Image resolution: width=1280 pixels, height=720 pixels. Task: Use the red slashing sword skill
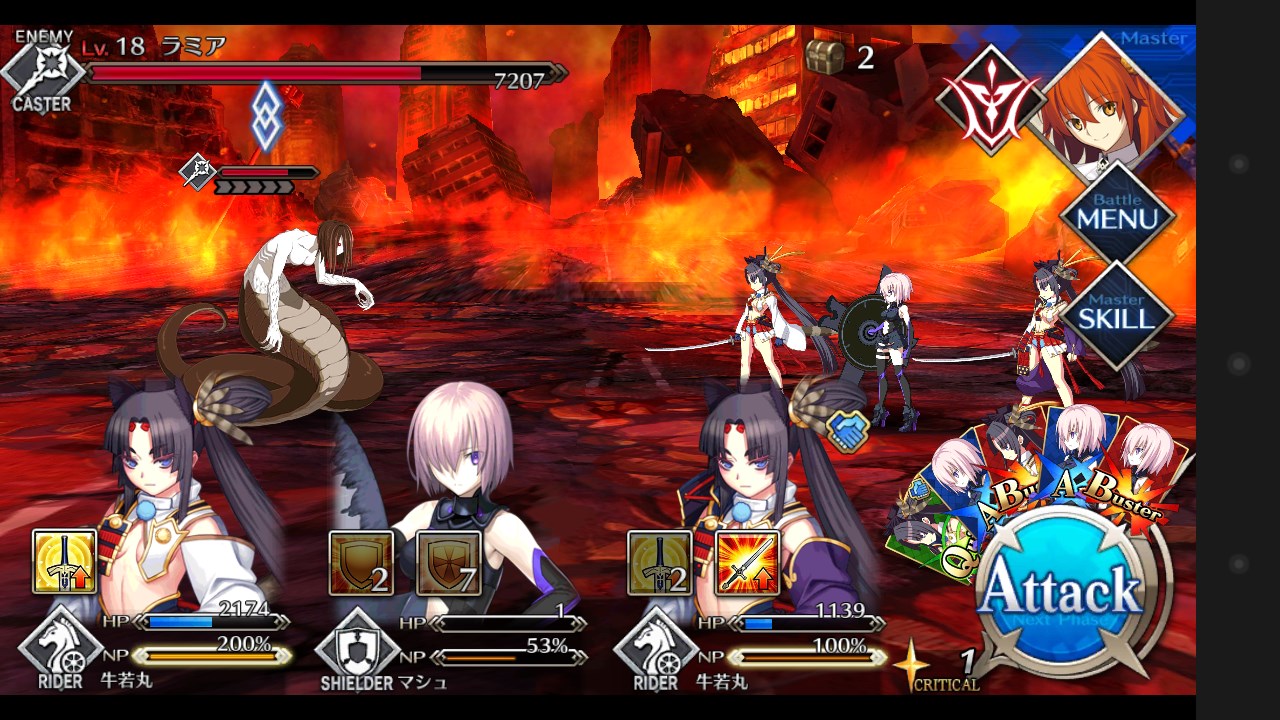click(748, 562)
